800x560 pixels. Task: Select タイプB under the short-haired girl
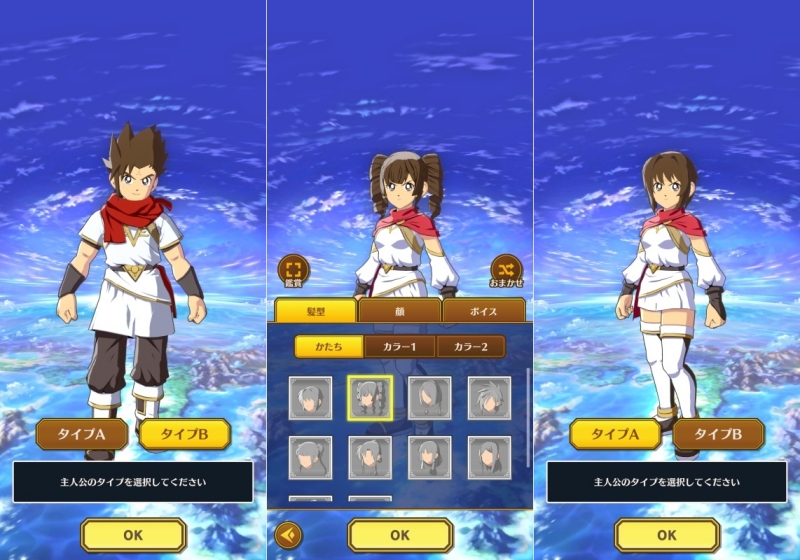tap(718, 434)
